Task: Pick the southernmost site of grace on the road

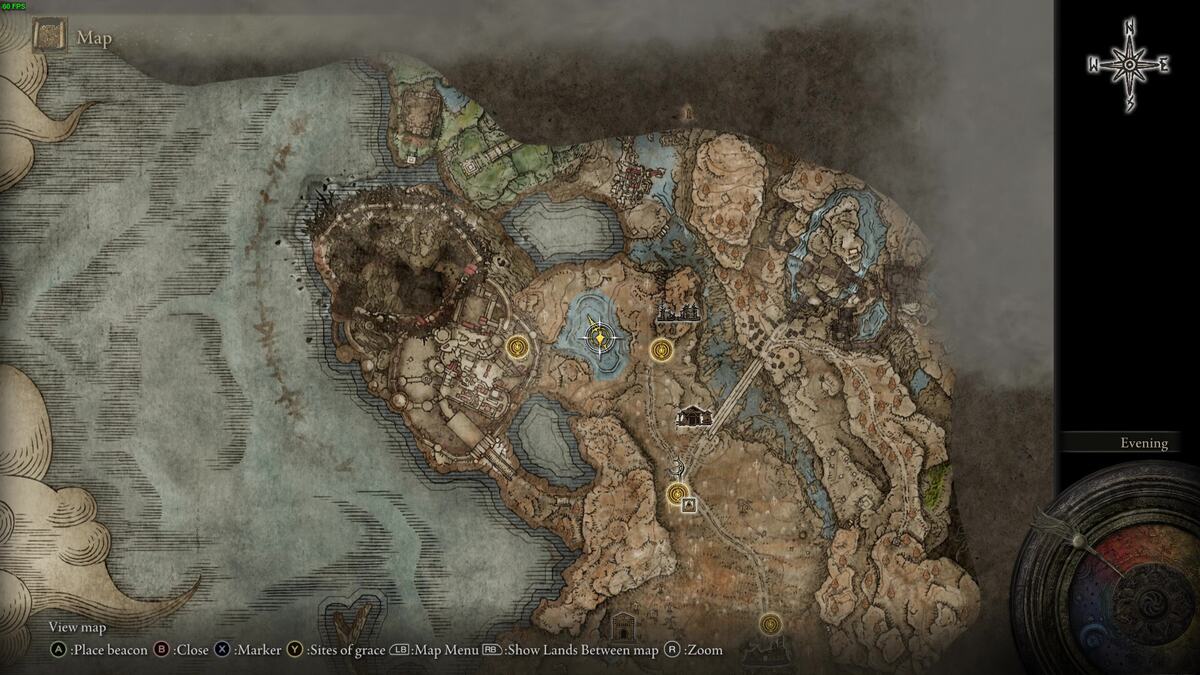Action: click(x=769, y=625)
